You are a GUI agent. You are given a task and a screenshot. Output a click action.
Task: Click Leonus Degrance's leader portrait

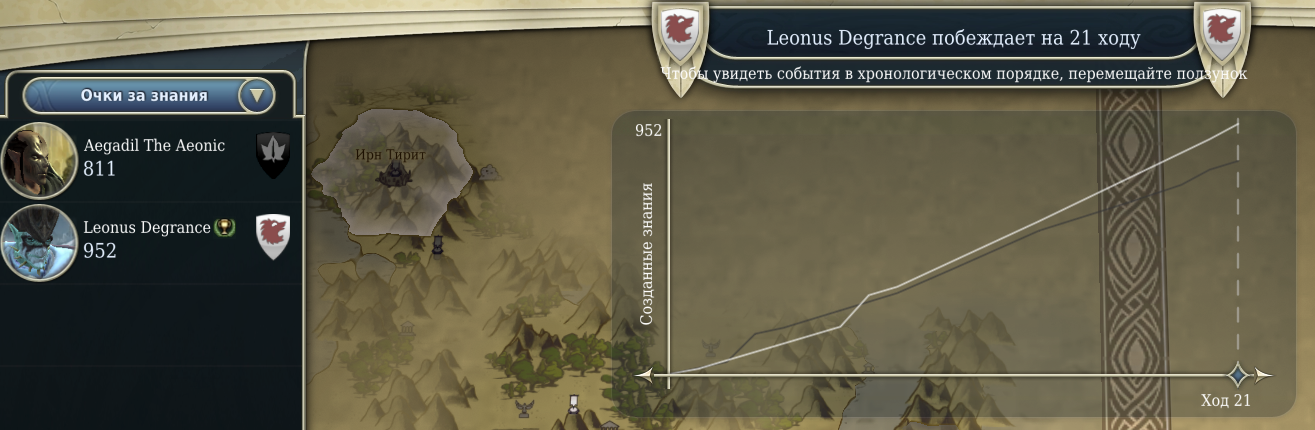click(39, 243)
